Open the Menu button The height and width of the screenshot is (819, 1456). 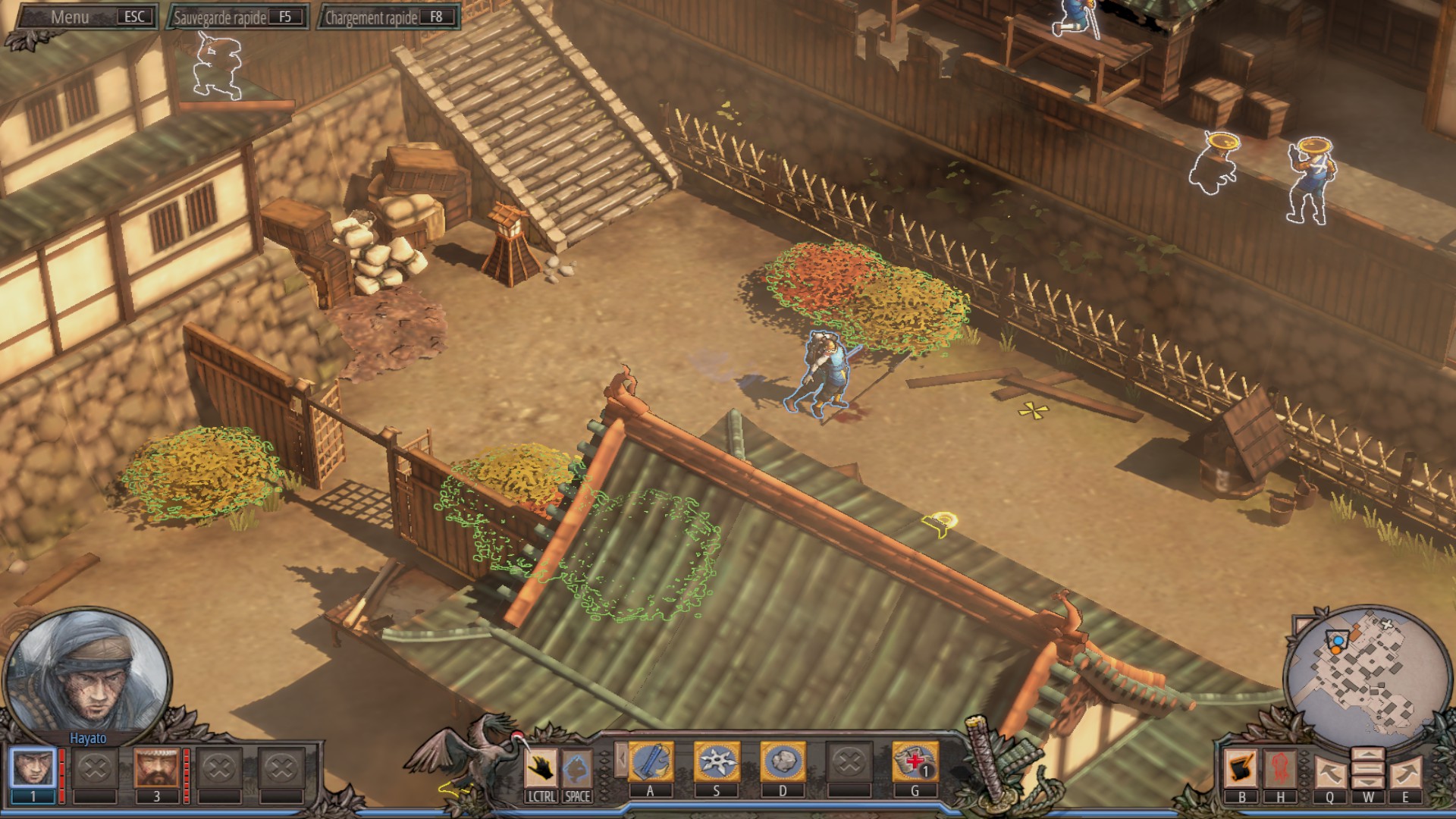click(x=83, y=17)
